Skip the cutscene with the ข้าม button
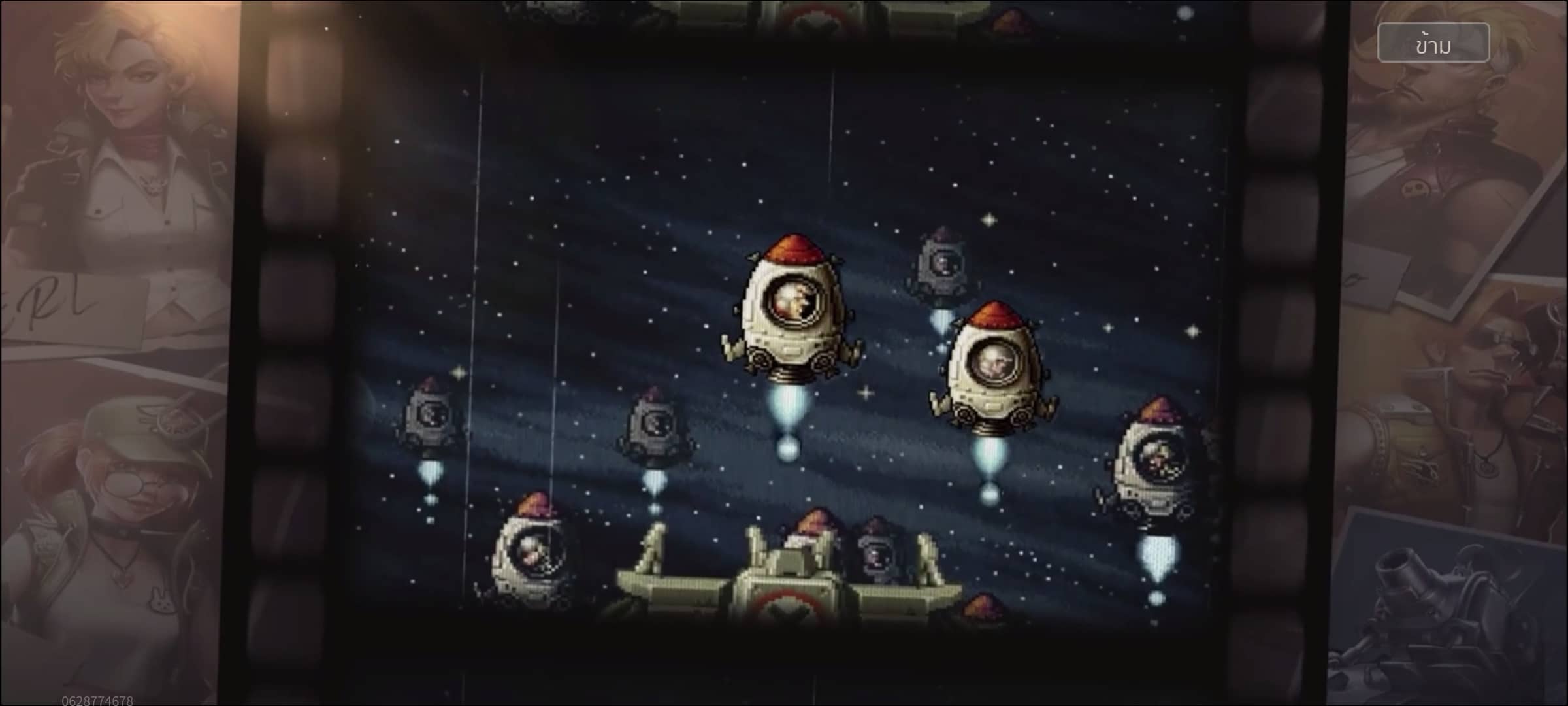 pos(1433,43)
